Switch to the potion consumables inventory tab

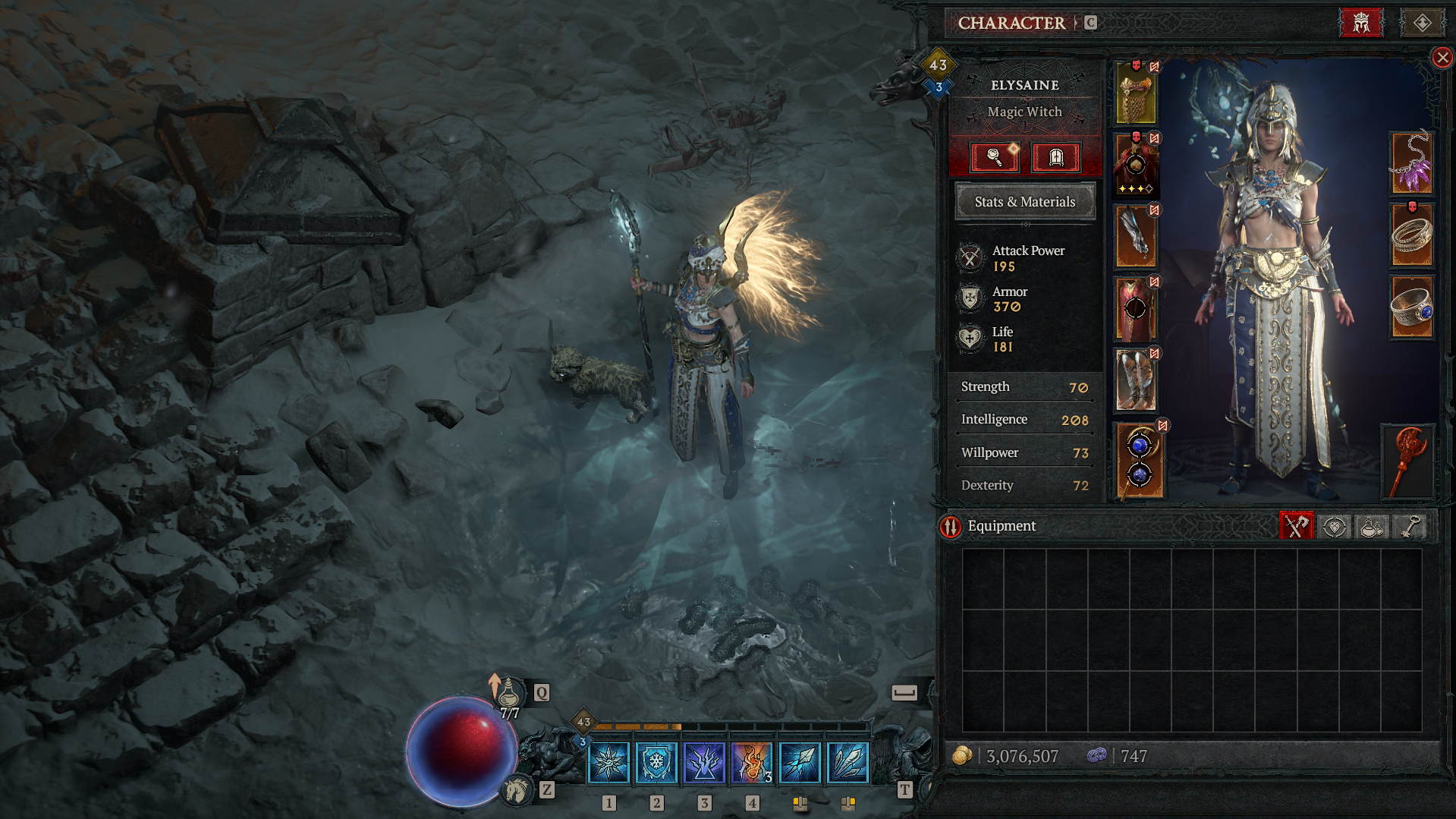[1371, 526]
